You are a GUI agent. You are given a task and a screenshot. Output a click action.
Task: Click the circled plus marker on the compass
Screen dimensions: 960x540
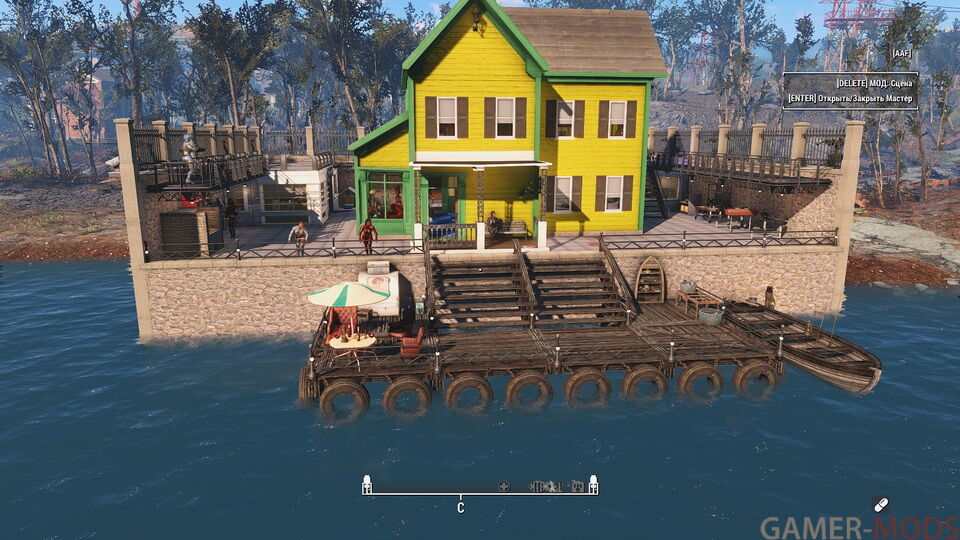[x=504, y=487]
